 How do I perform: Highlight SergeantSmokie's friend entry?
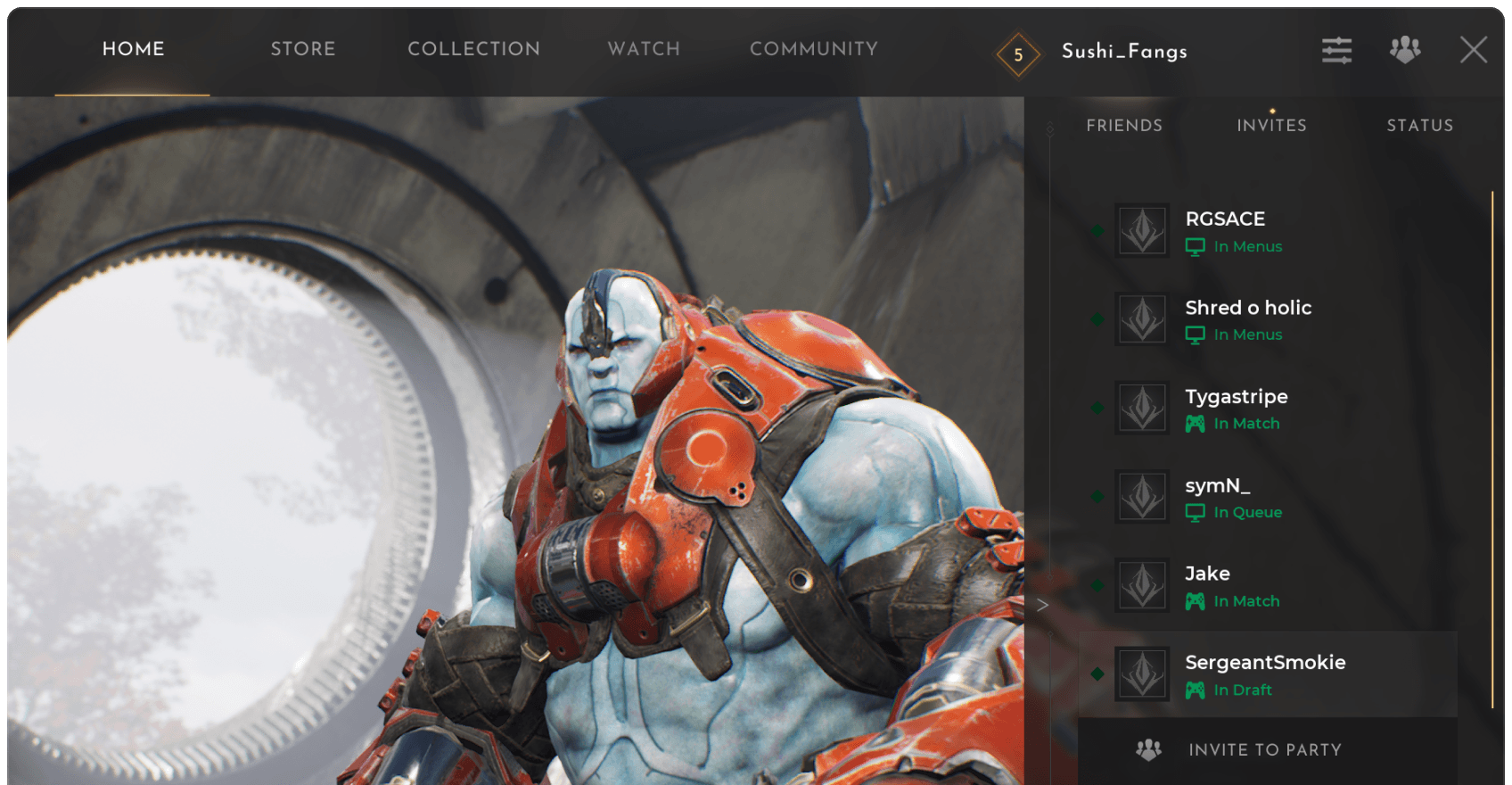point(1266,674)
